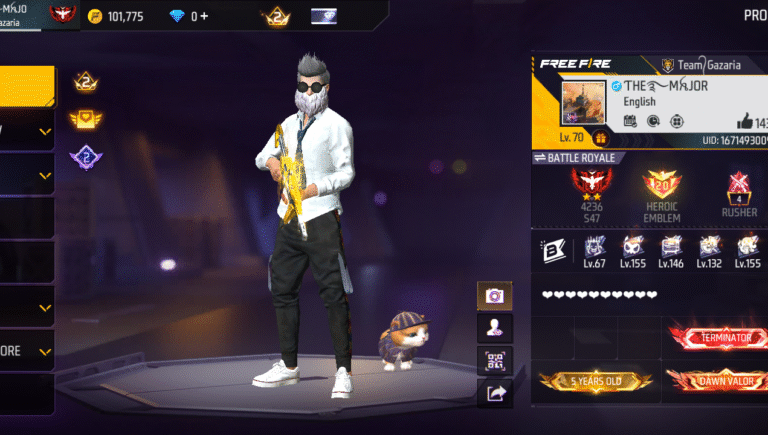Click the share arrow button

tap(494, 393)
